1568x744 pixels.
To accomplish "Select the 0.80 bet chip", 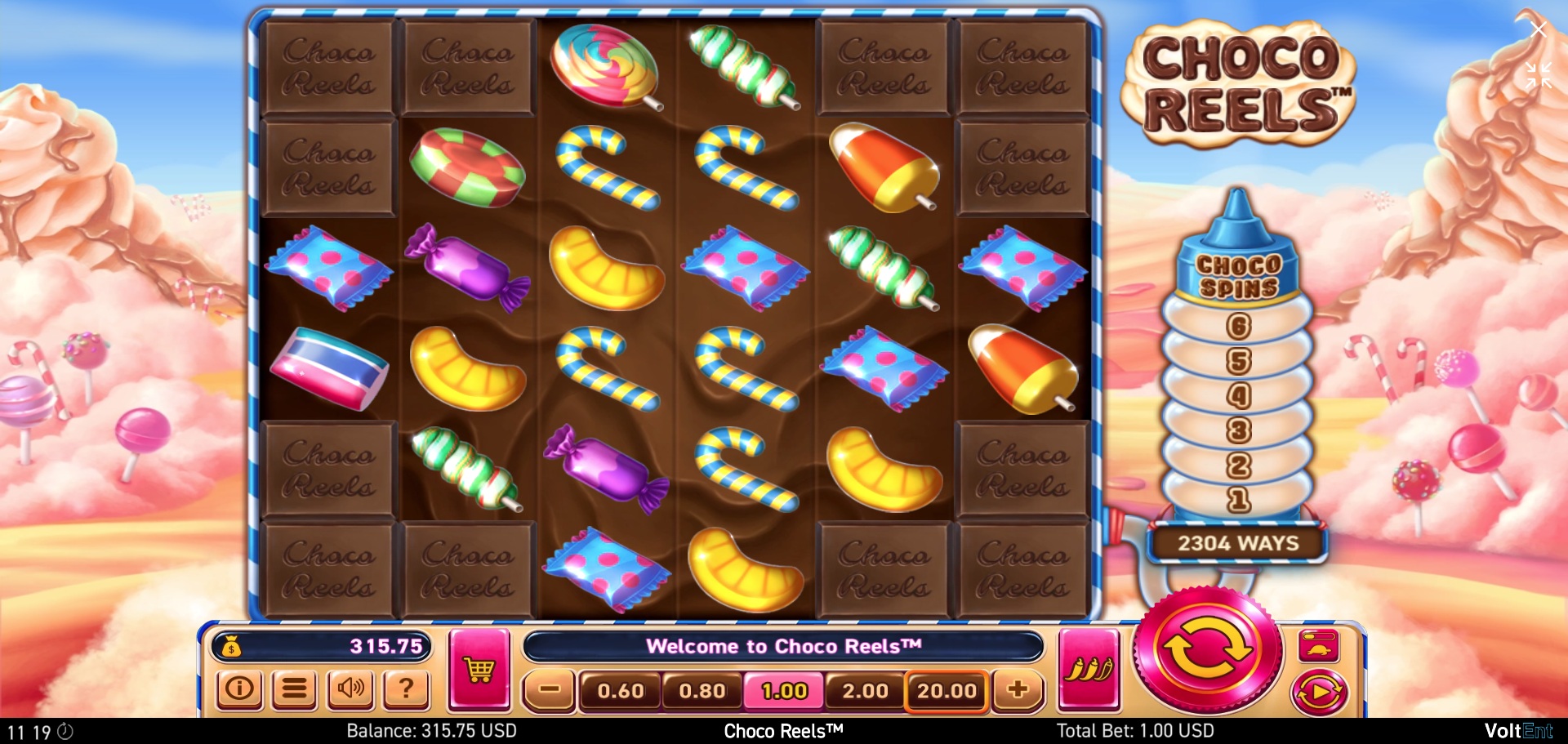I will pos(701,690).
